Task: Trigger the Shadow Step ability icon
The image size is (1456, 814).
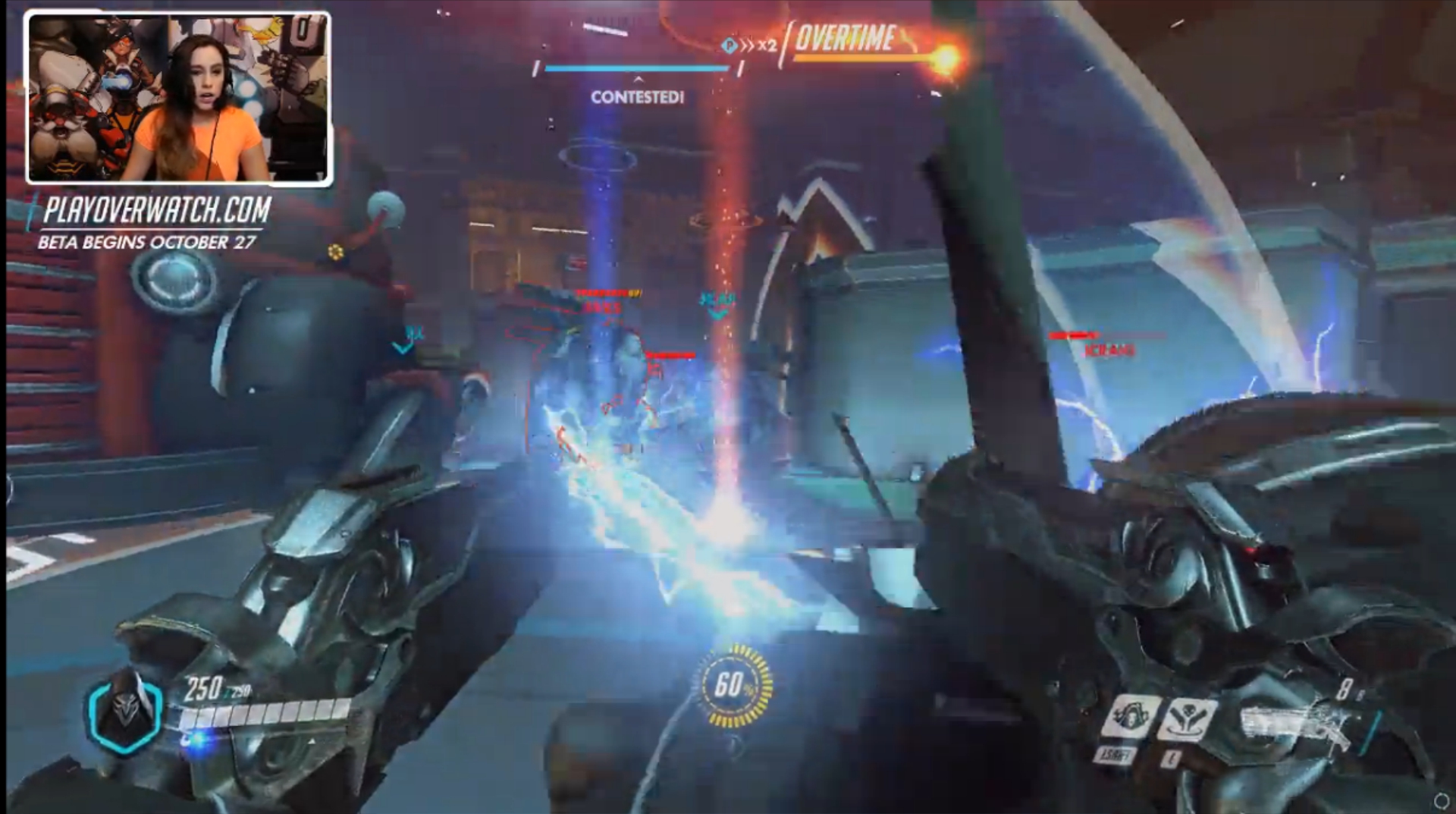Action: click(x=1187, y=721)
